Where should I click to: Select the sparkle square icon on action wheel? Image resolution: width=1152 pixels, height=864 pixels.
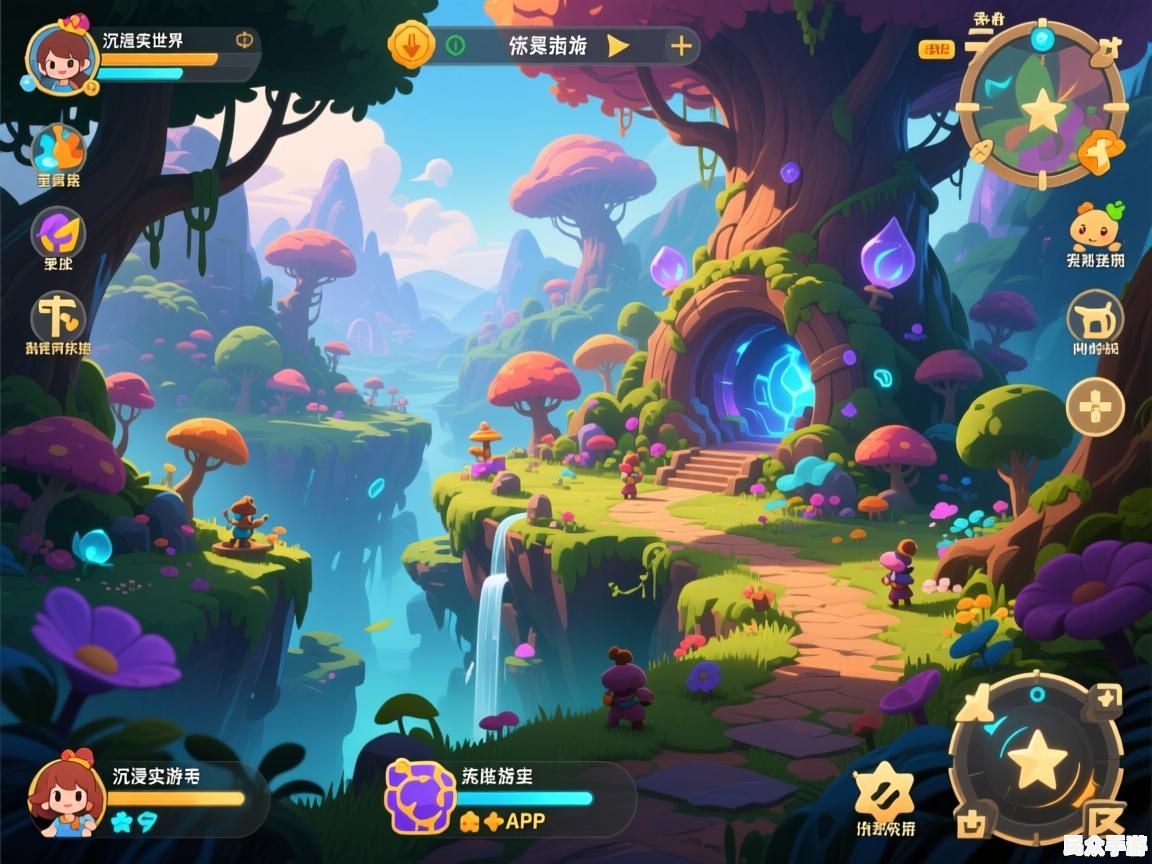click(x=1104, y=698)
